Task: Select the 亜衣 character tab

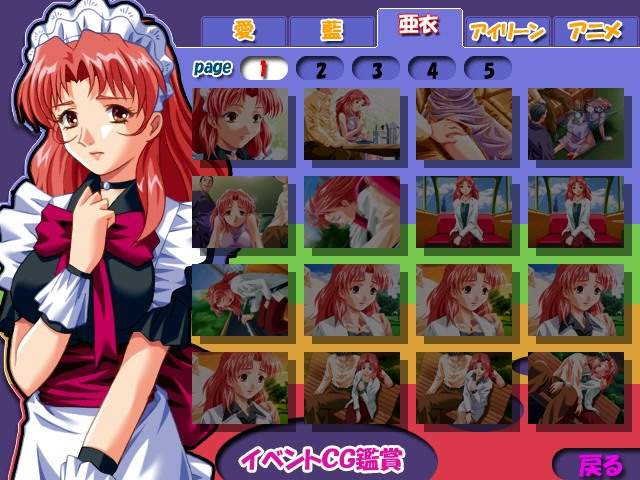Action: (x=419, y=28)
